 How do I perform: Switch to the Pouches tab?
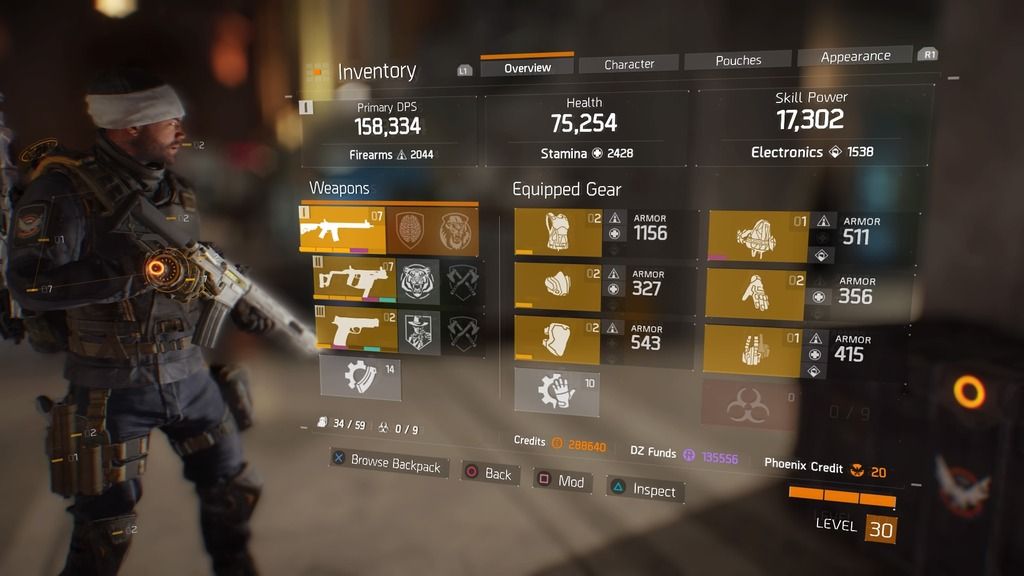pyautogui.click(x=738, y=60)
